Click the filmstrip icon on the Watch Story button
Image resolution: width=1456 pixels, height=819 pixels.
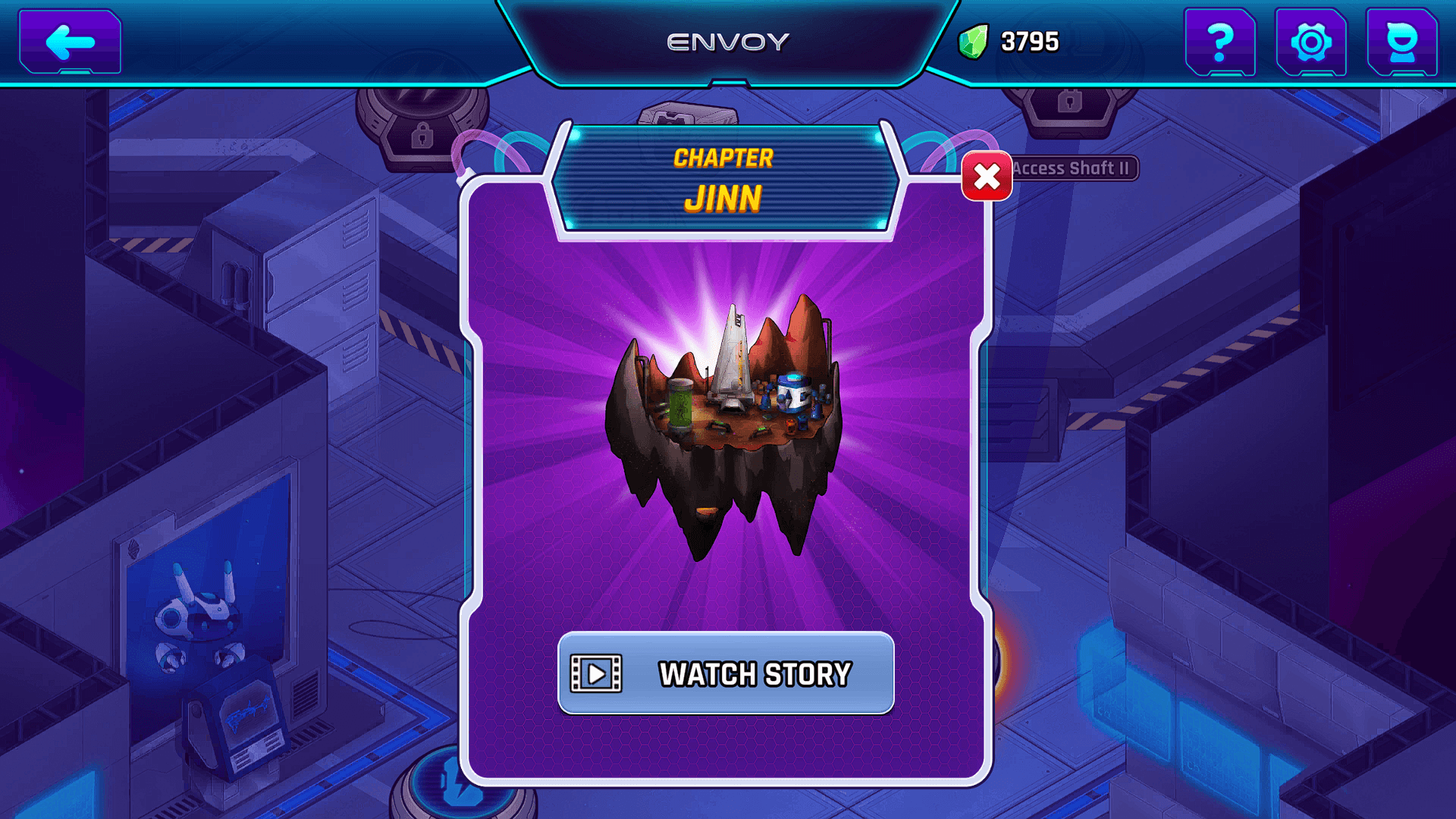596,673
